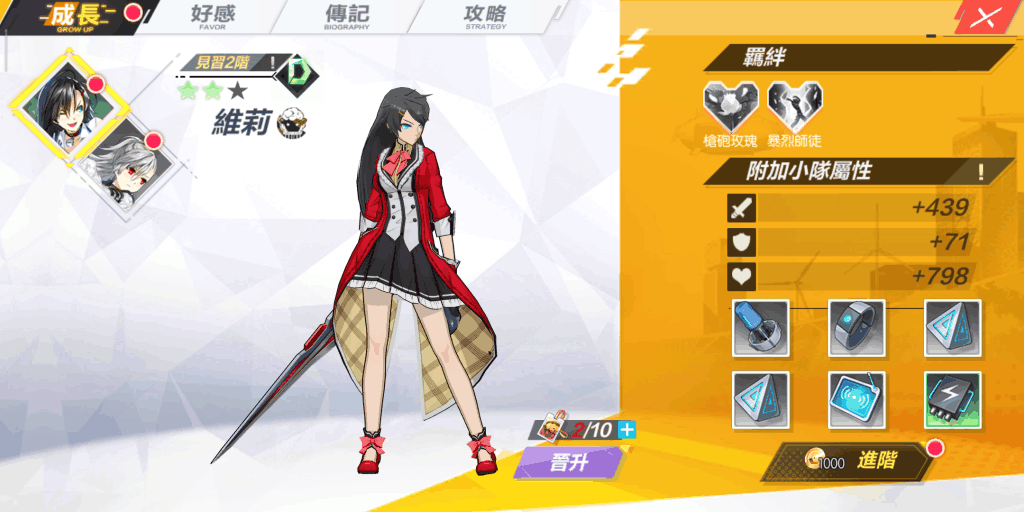Click the purple 晉升 promote button
Viewport: 1024px width, 512px height.
pos(569,464)
